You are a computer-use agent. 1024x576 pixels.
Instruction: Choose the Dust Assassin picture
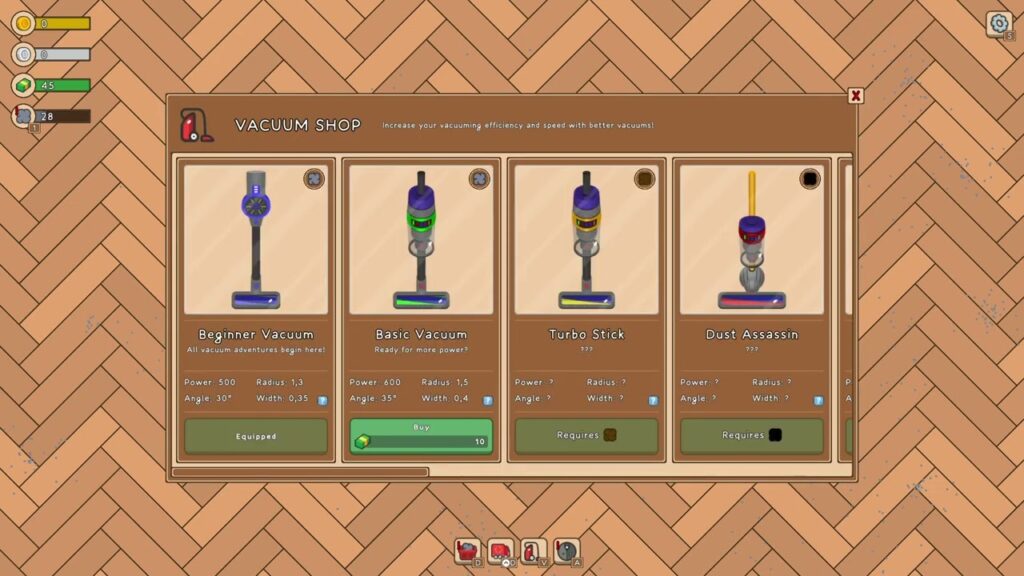(751, 240)
